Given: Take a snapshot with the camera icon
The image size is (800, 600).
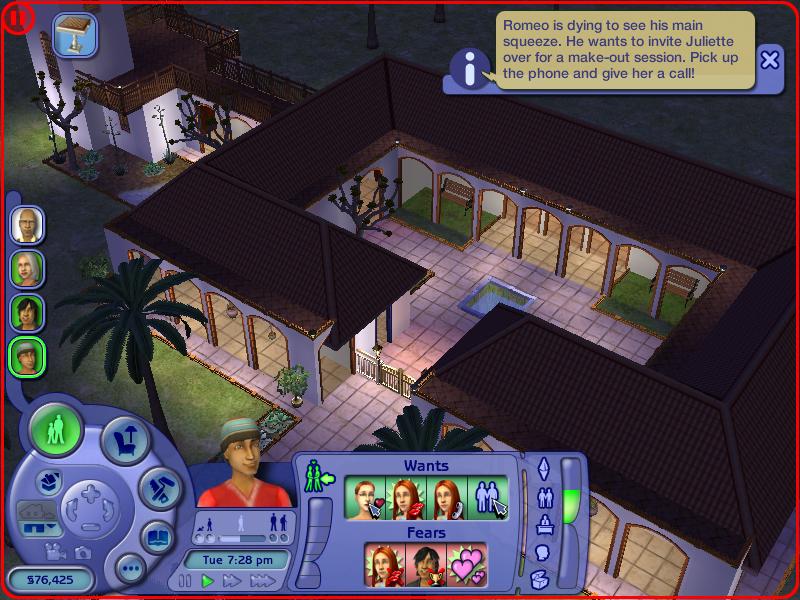Looking at the screenshot, I should (x=82, y=551).
